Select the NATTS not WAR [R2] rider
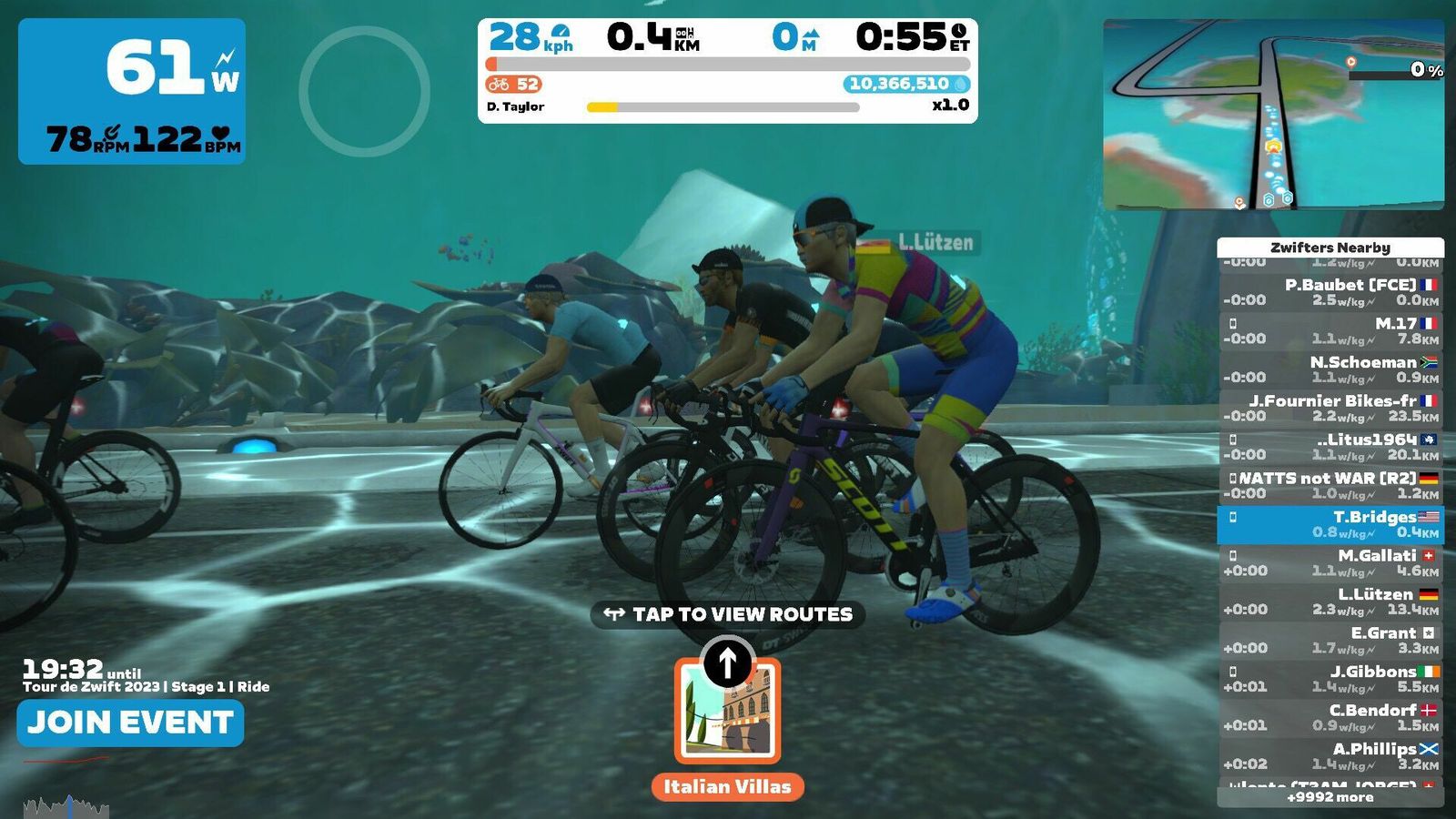 coord(1330,486)
